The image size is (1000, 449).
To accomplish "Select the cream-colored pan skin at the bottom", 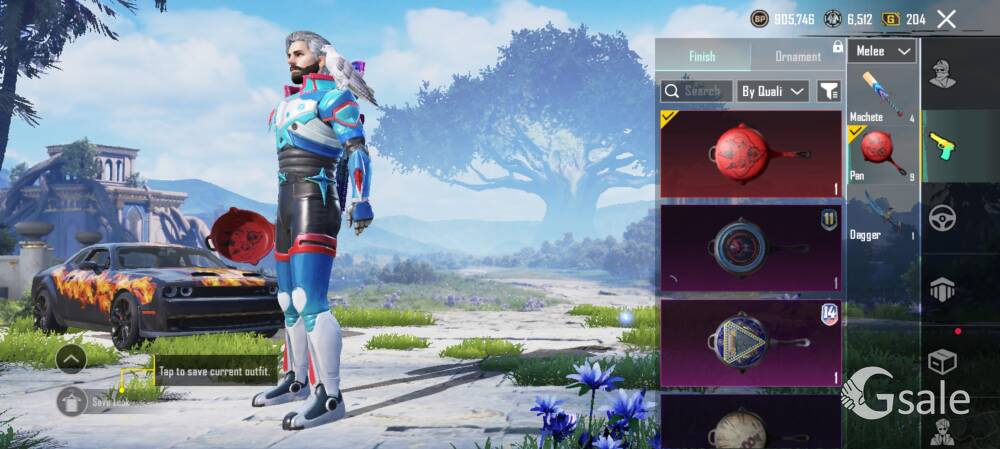I will (751, 423).
